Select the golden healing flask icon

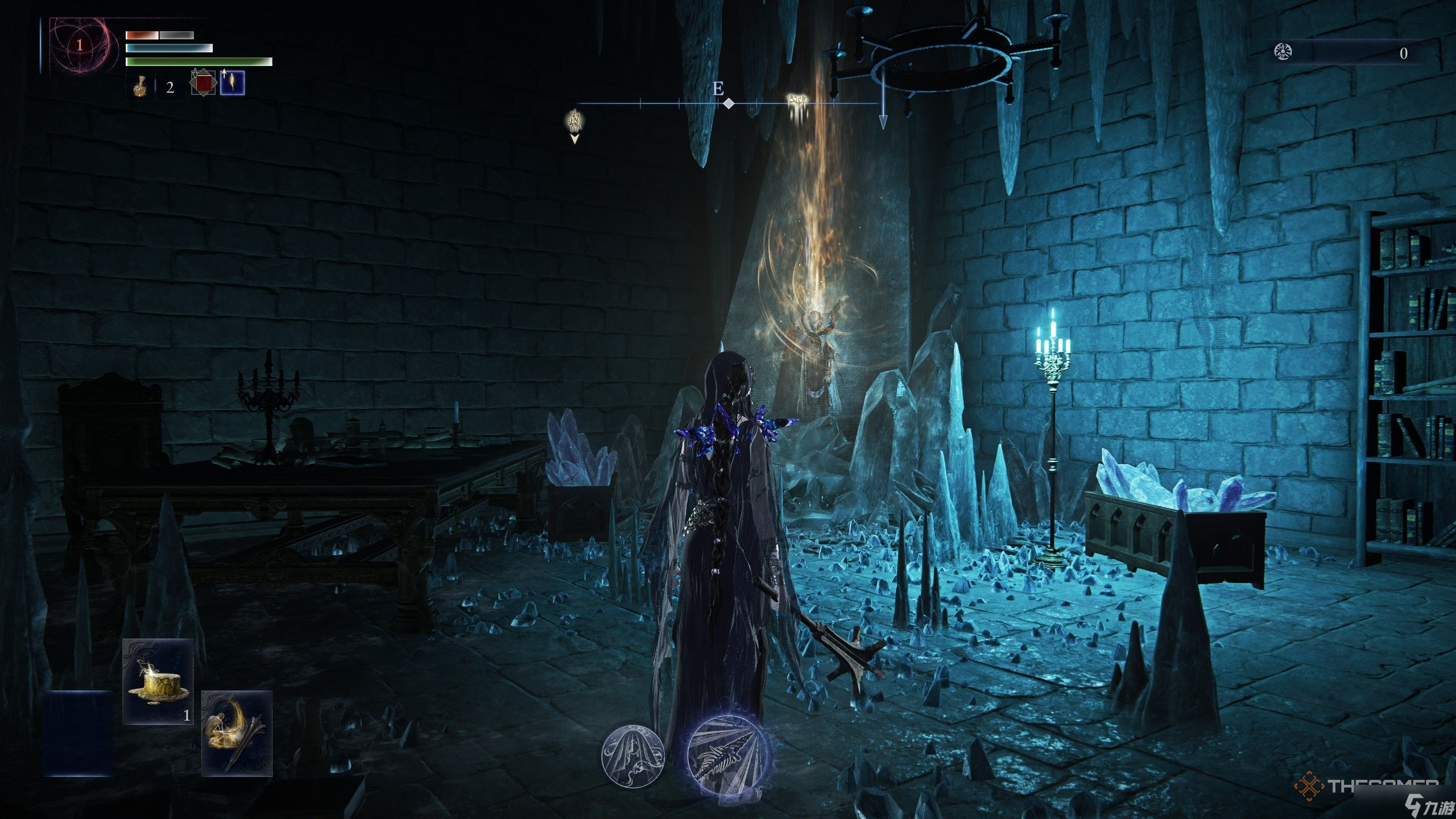coord(139,88)
